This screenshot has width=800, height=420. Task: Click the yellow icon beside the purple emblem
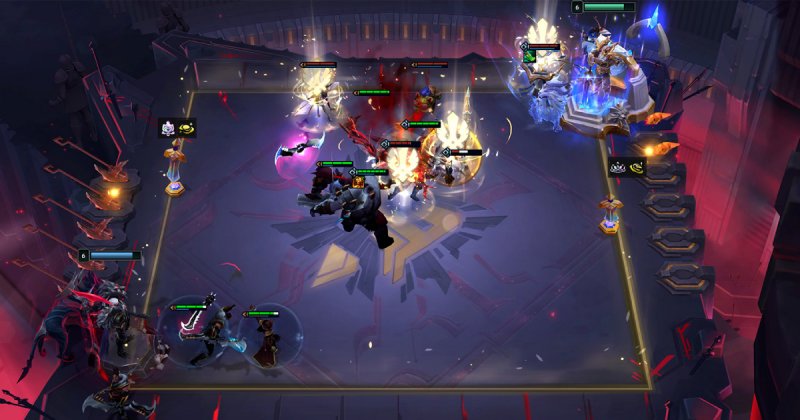click(186, 128)
